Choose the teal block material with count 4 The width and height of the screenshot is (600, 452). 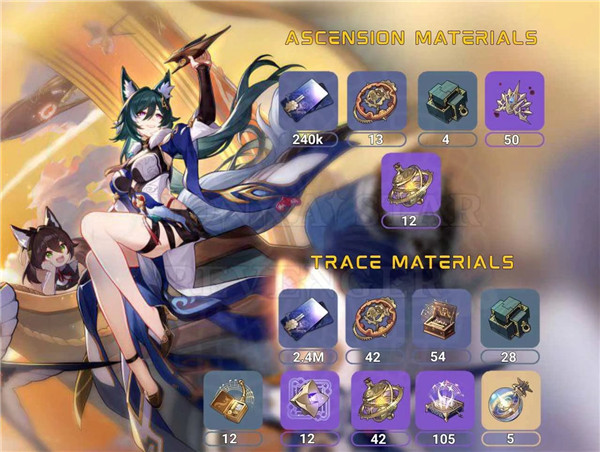pyautogui.click(x=444, y=100)
